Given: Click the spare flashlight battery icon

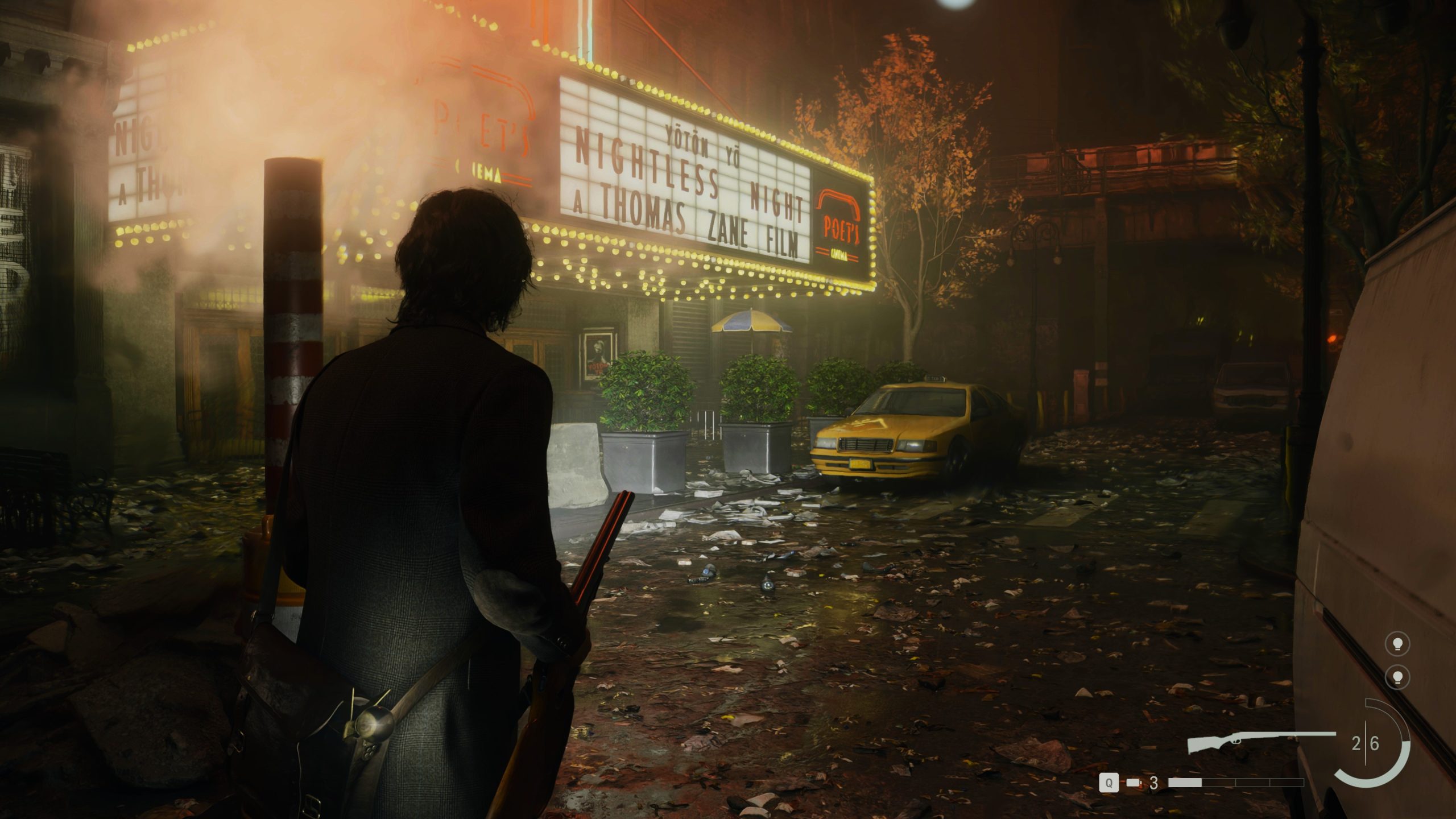Looking at the screenshot, I should 1133,783.
